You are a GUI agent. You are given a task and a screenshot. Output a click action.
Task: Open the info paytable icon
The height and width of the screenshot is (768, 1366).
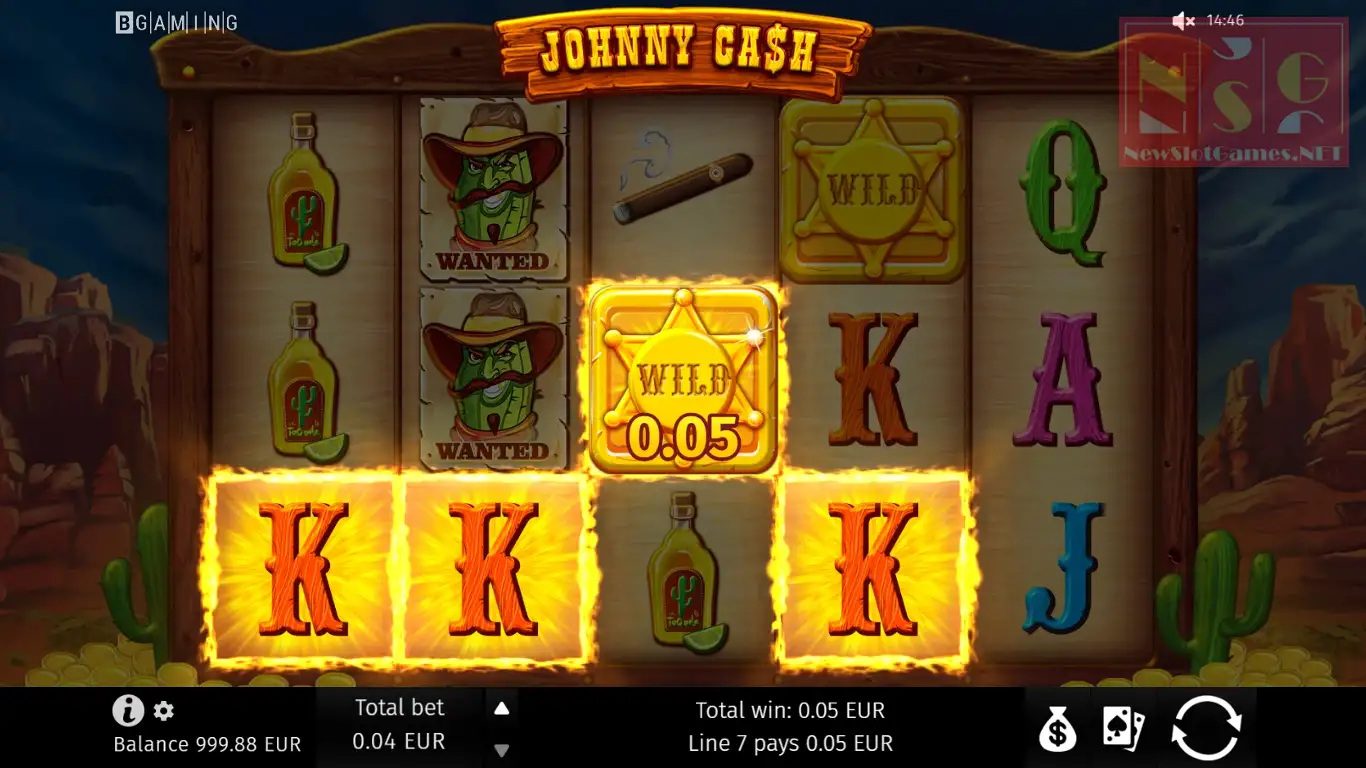point(128,710)
